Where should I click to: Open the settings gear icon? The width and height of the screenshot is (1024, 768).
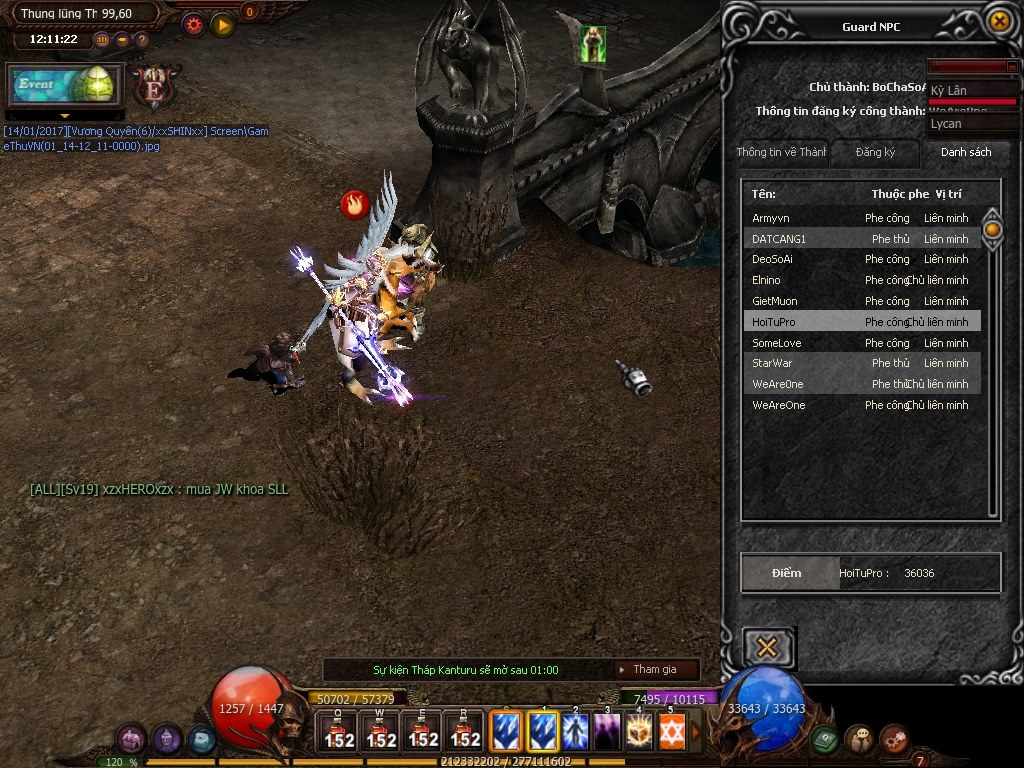(x=194, y=24)
